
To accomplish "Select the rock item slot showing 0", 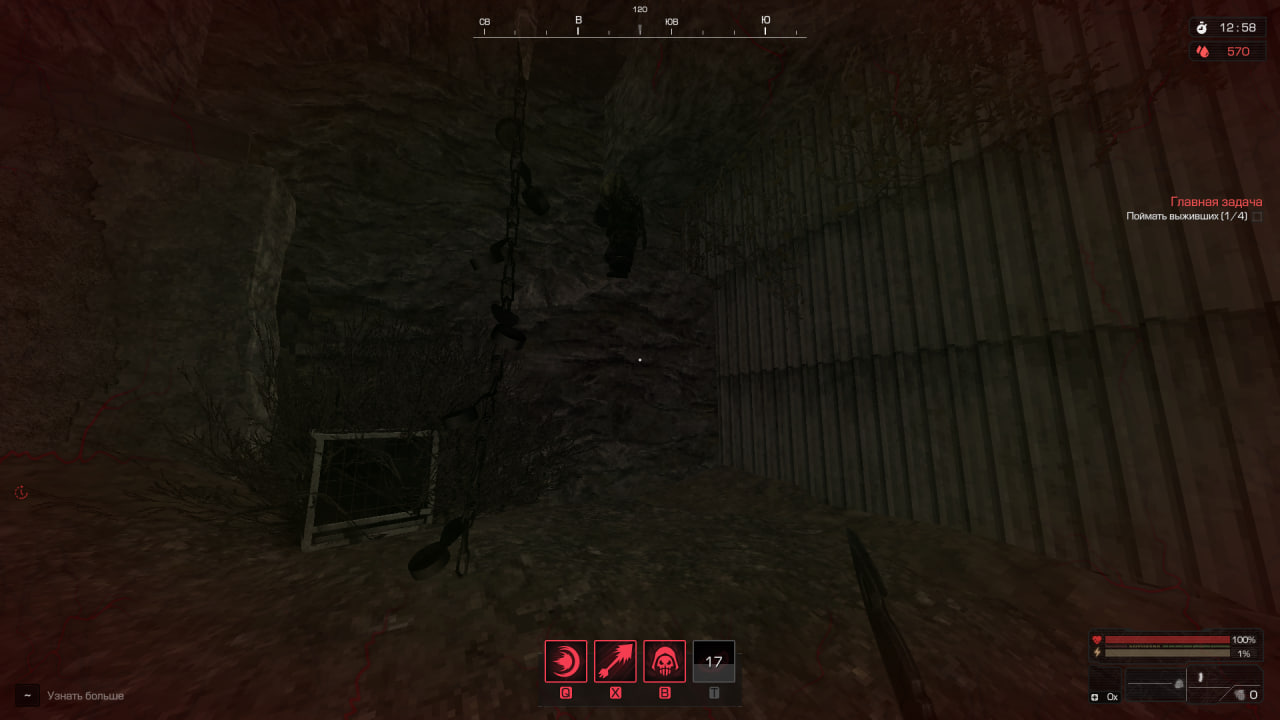I will (x=1245, y=694).
